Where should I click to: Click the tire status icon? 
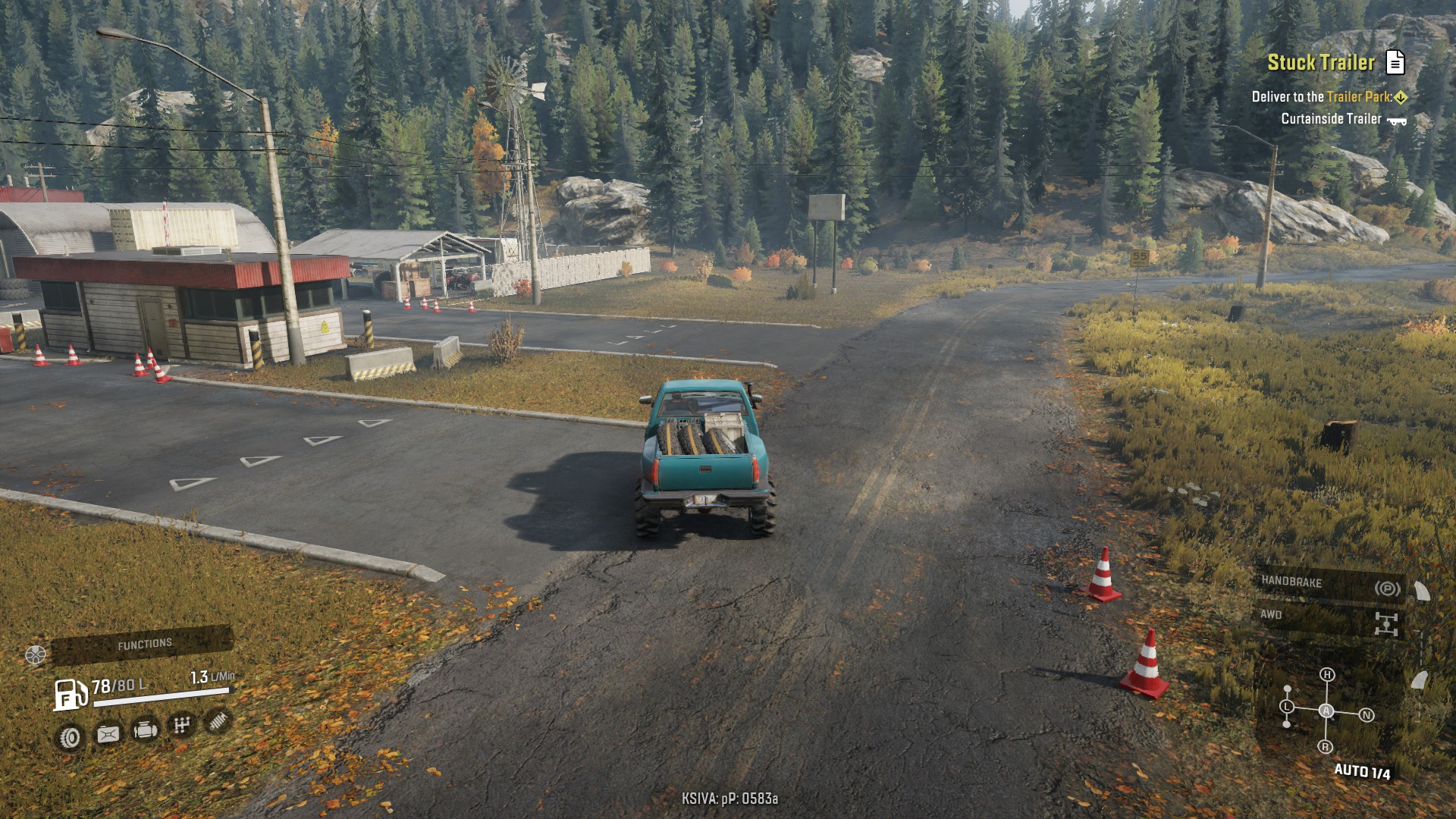click(70, 737)
